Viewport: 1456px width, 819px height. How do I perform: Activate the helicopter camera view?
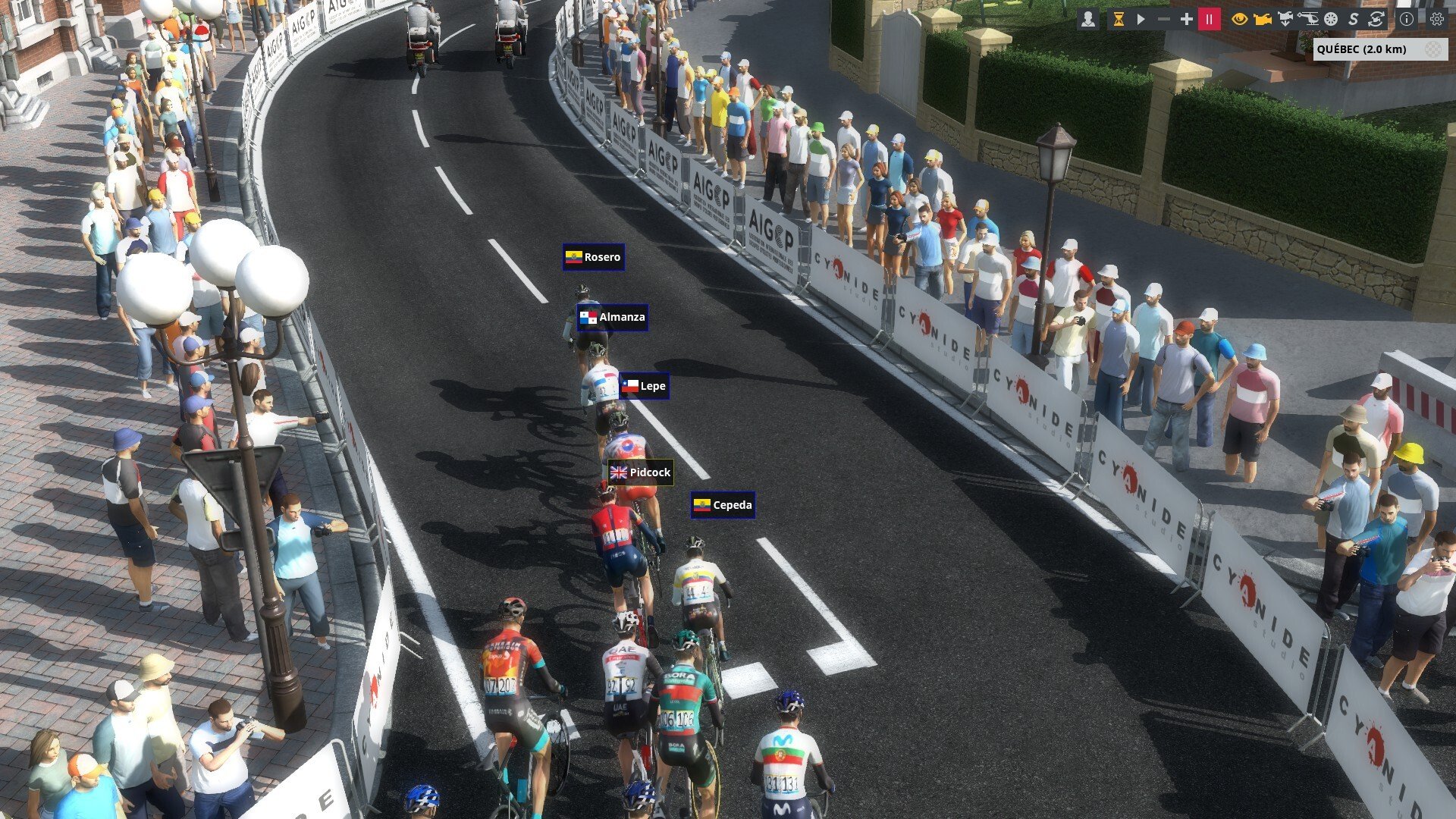pos(1308,19)
